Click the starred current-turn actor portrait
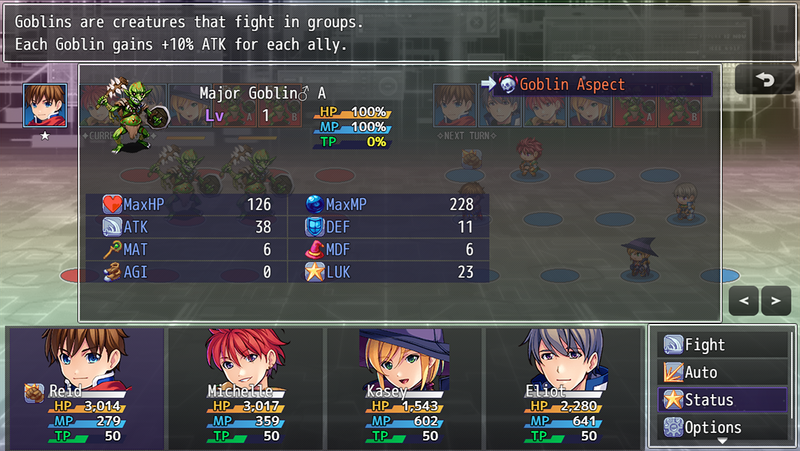Image resolution: width=800 pixels, height=451 pixels. coord(42,104)
